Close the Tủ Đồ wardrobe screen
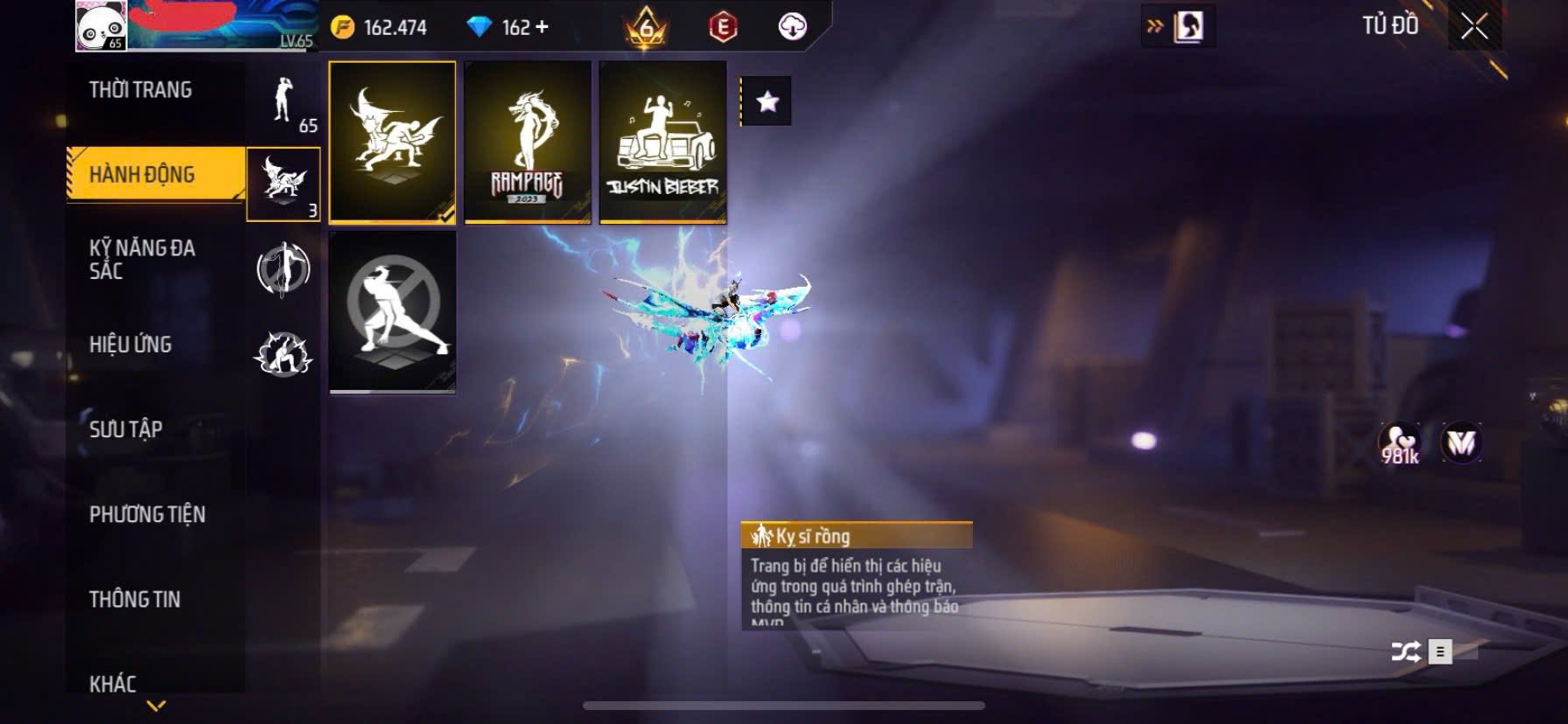The width and height of the screenshot is (1568, 724). [x=1474, y=27]
